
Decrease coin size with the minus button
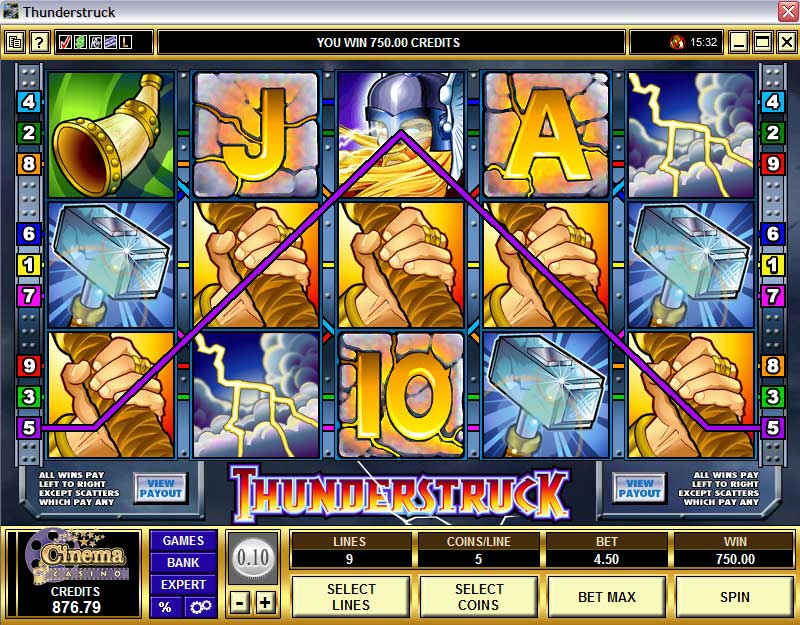pos(241,602)
